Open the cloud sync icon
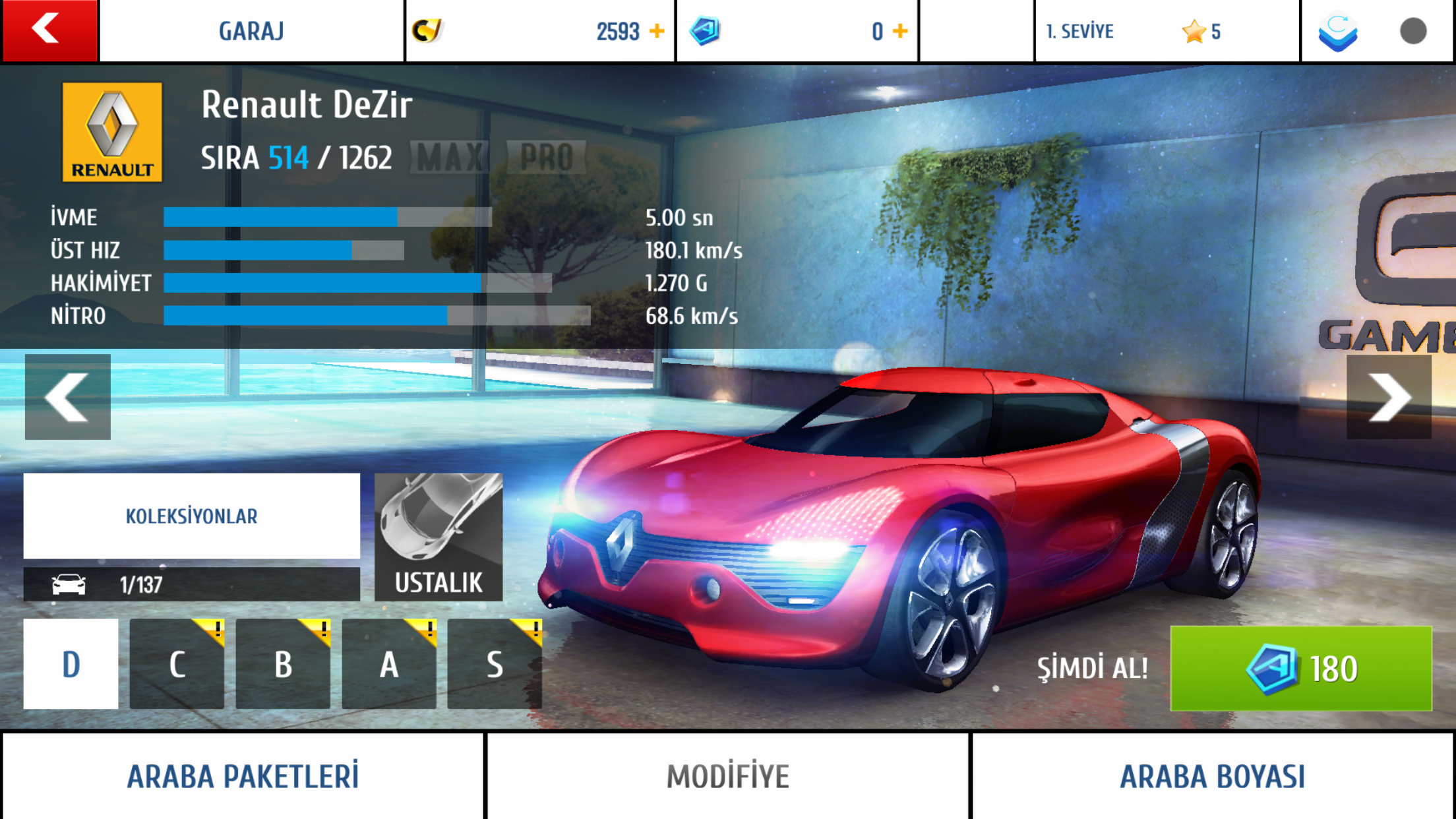This screenshot has height=819, width=1456. coord(1337,32)
